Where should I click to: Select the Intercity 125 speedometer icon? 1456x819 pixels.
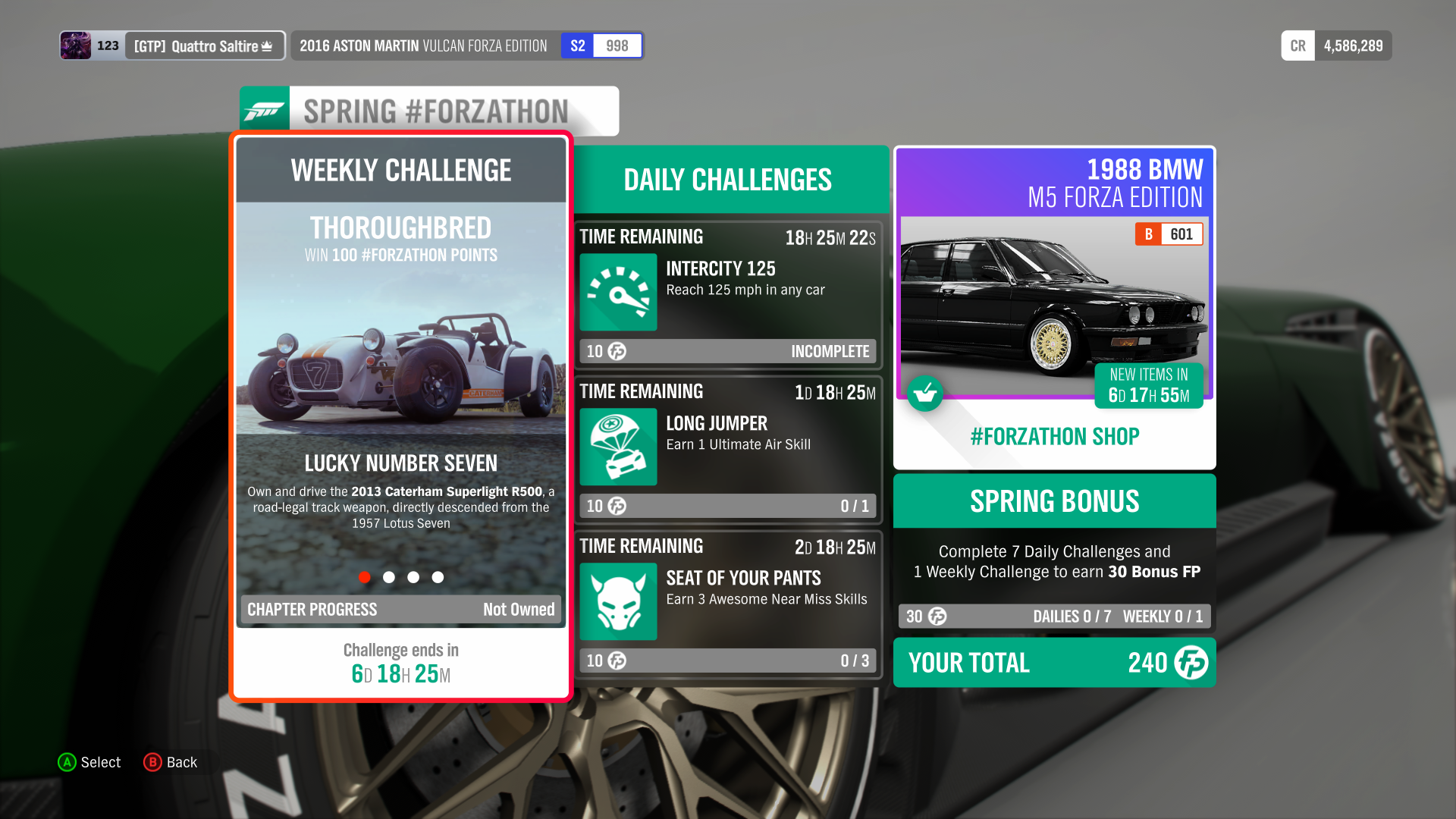[617, 293]
